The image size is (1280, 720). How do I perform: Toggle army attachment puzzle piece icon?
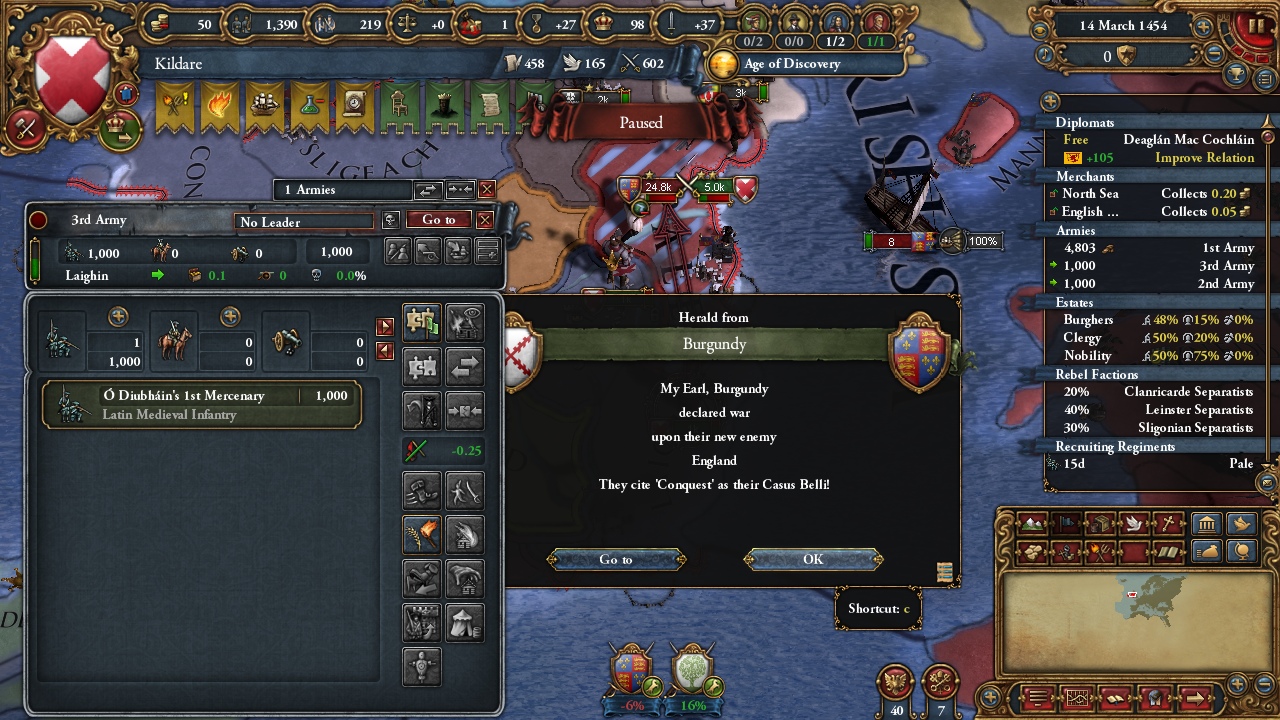point(420,368)
